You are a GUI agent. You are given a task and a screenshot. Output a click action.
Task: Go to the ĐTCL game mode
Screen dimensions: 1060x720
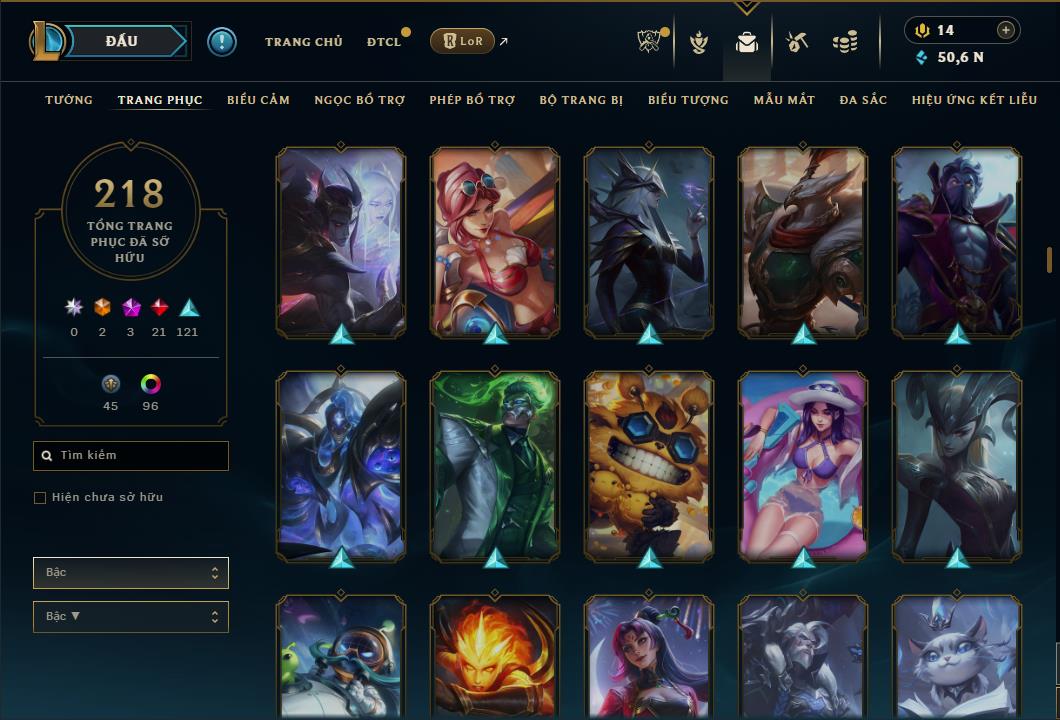coord(384,42)
